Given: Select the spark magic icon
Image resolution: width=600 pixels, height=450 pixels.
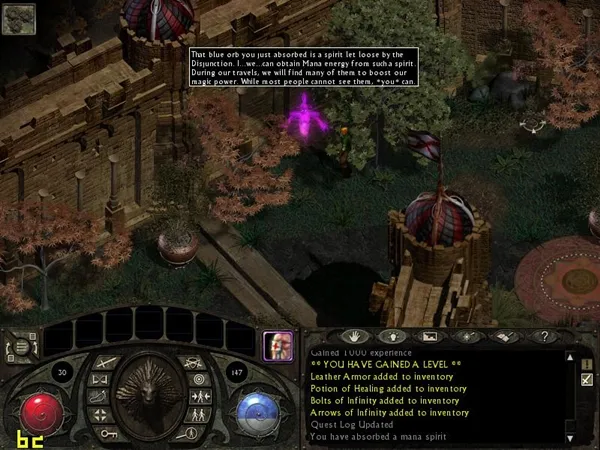Looking at the screenshot, I should click(467, 336).
